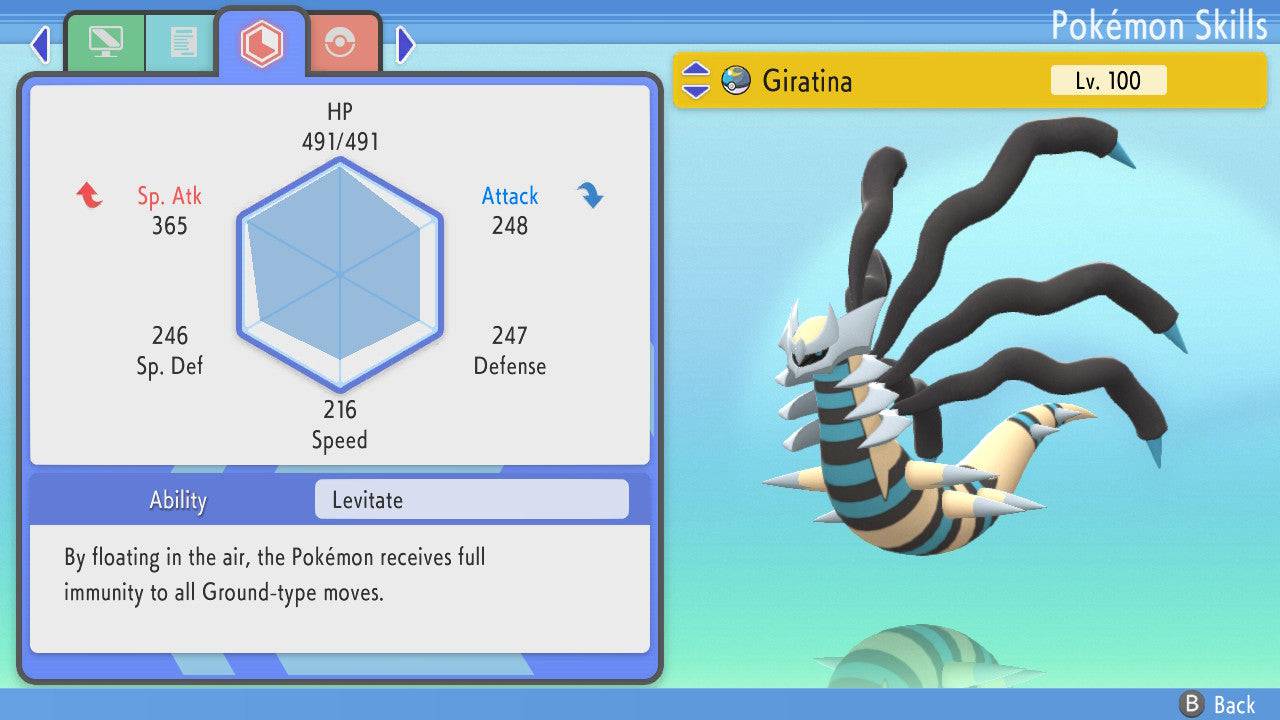Select the highlighted blue skills tab toggle

click(262, 40)
